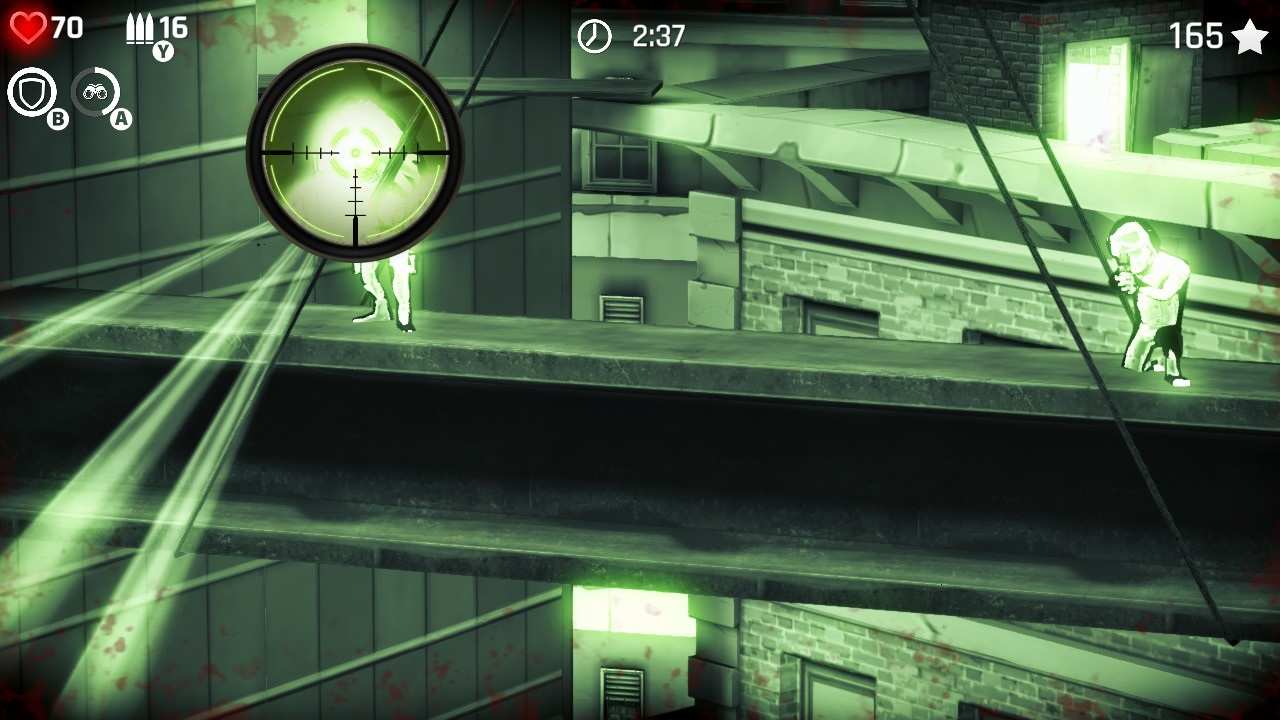Activate the binoculars icon labeled A
The height and width of the screenshot is (720, 1280).
pyautogui.click(x=98, y=93)
